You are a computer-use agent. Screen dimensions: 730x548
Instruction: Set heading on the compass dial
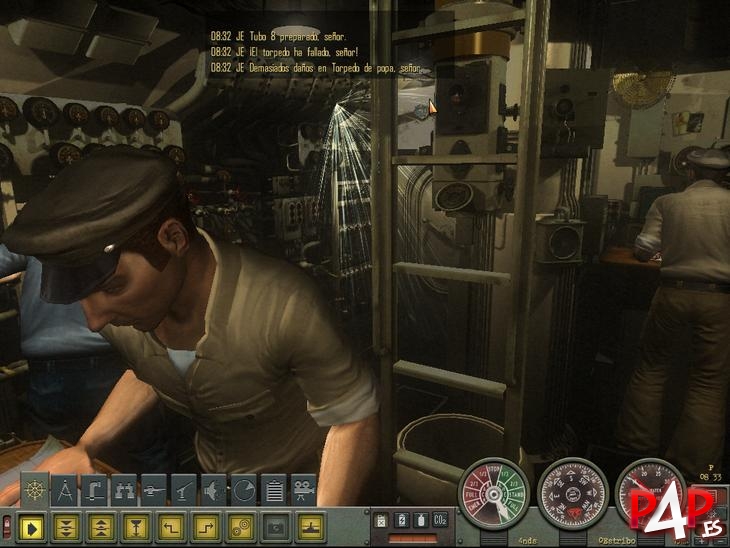click(x=572, y=494)
